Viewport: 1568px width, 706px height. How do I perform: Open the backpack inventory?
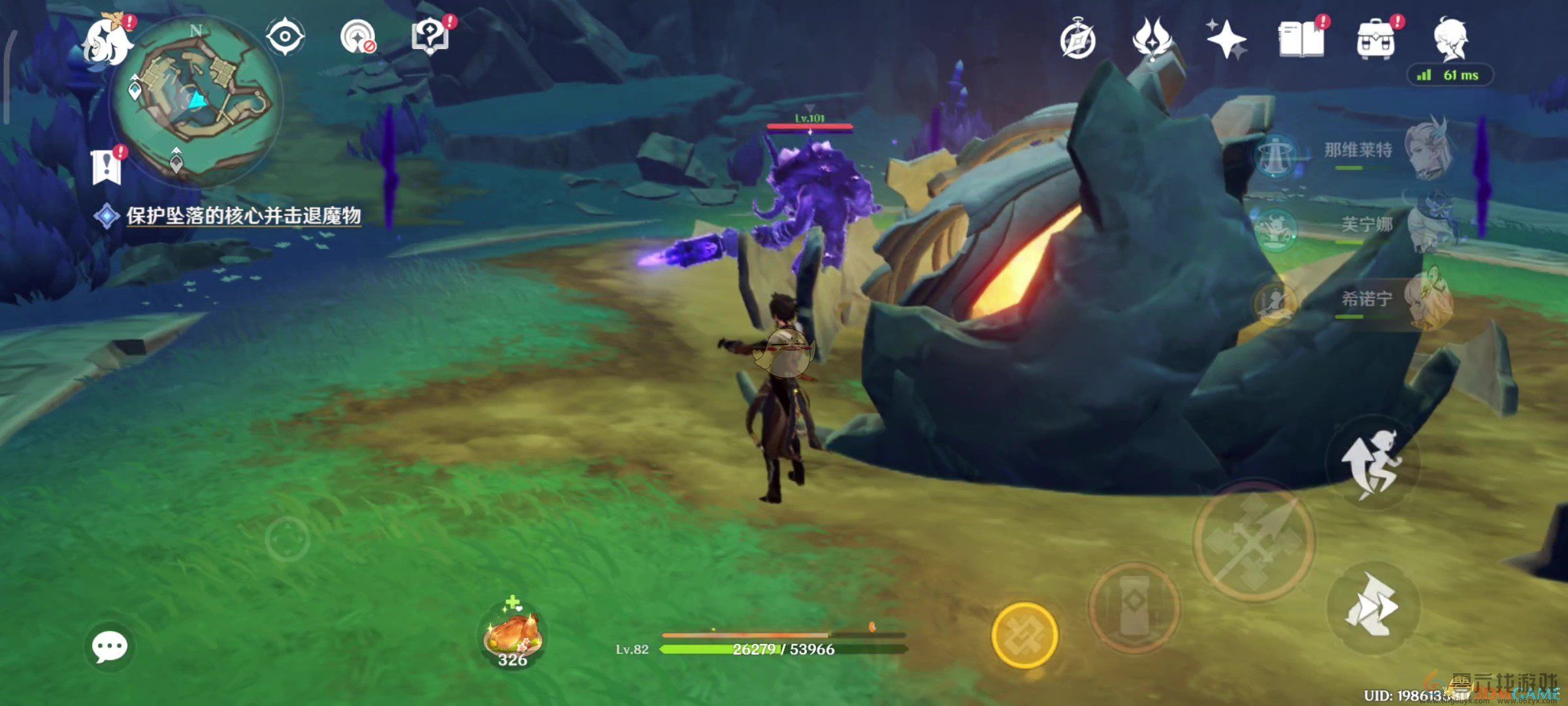(1376, 41)
